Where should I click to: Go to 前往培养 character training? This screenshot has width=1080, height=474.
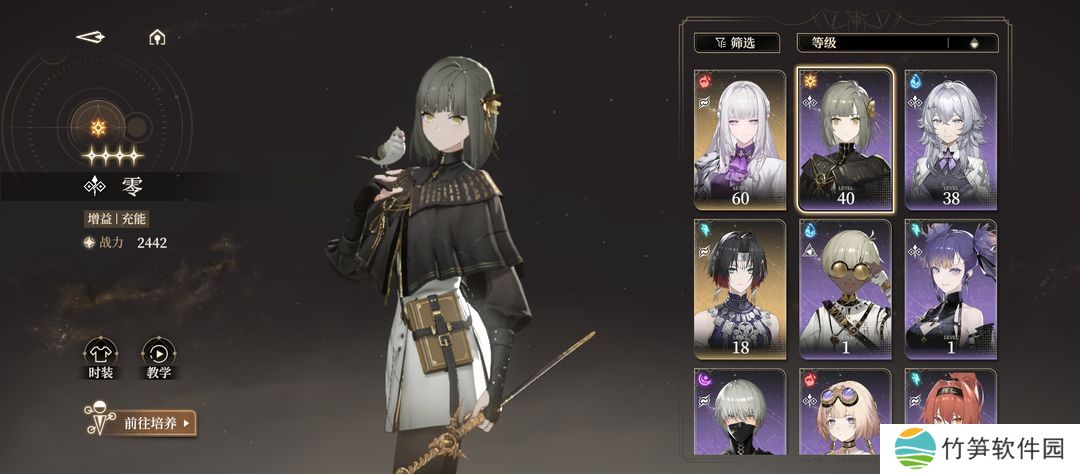coord(150,423)
